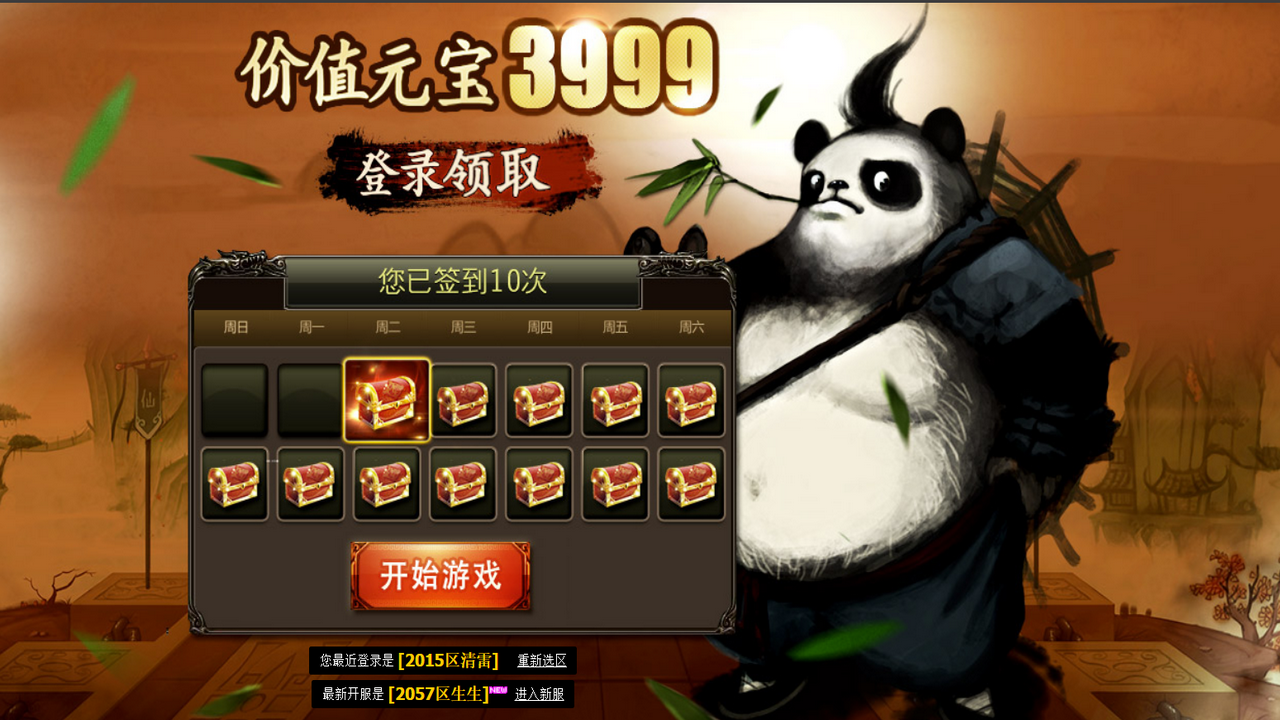Open the middle chest of the bottom row
1280x720 pixels.
tap(464, 486)
